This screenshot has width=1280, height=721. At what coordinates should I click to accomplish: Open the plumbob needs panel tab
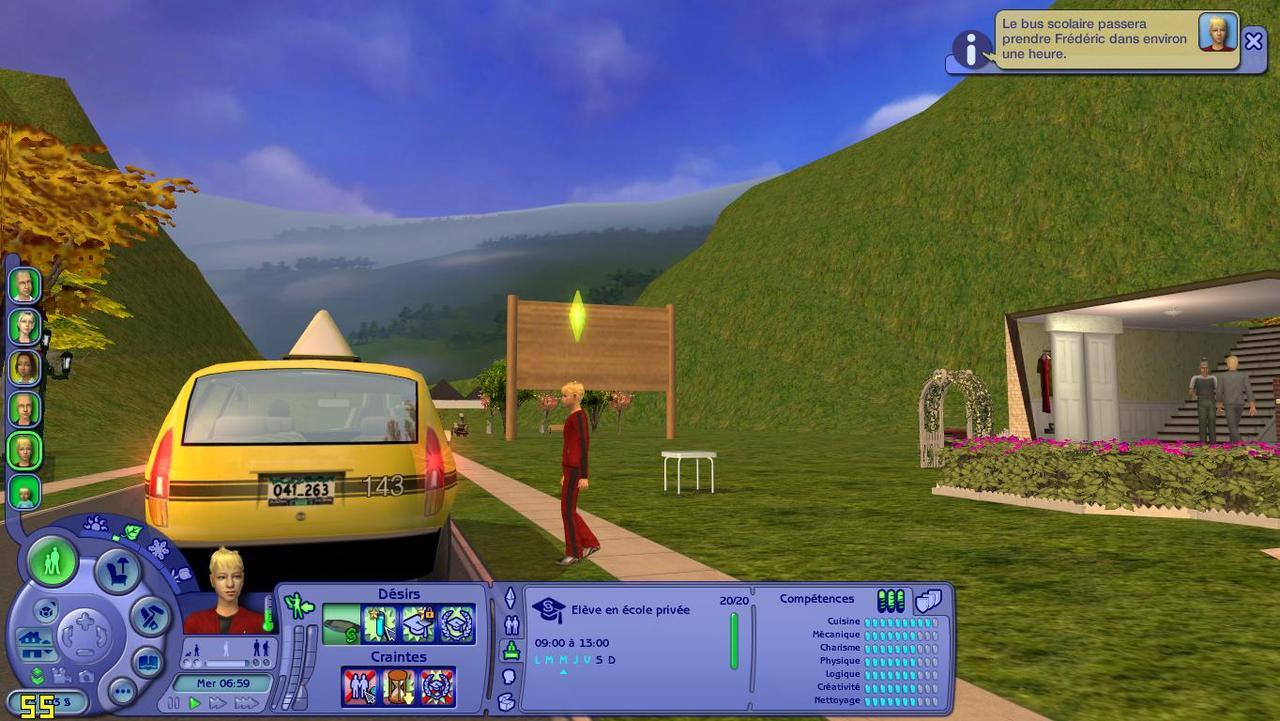(510, 598)
